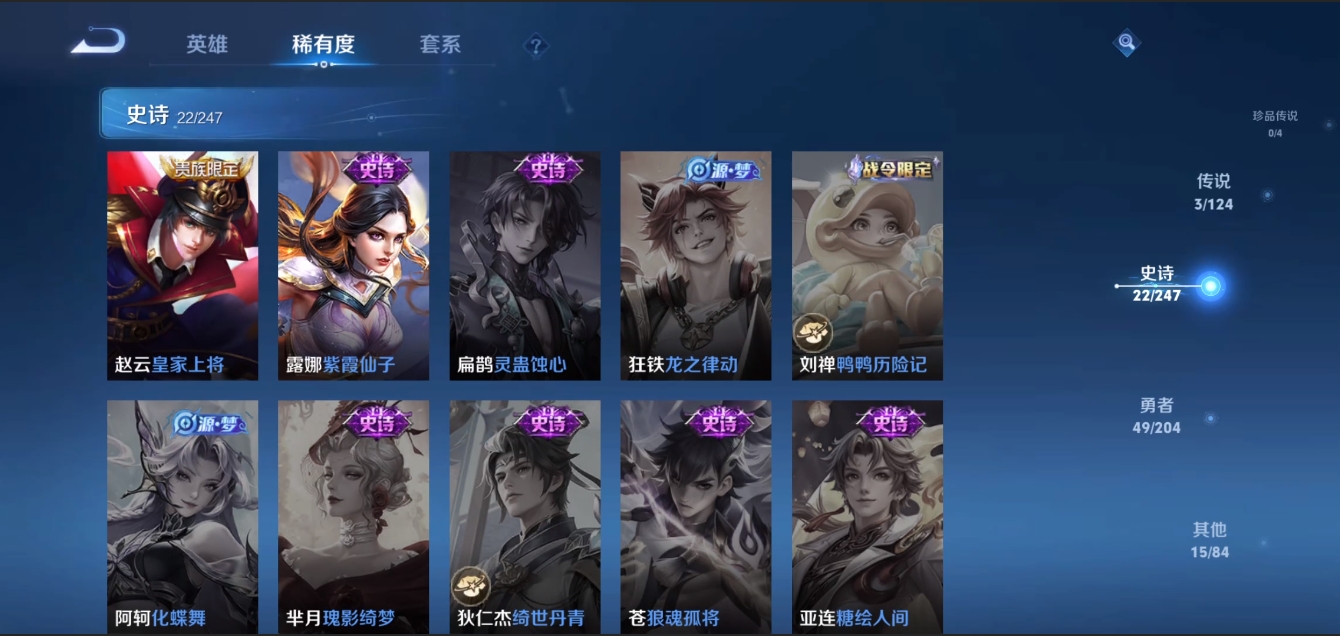View the 亚连 糖绘人间 skin card
The height and width of the screenshot is (636, 1340).
[867, 516]
